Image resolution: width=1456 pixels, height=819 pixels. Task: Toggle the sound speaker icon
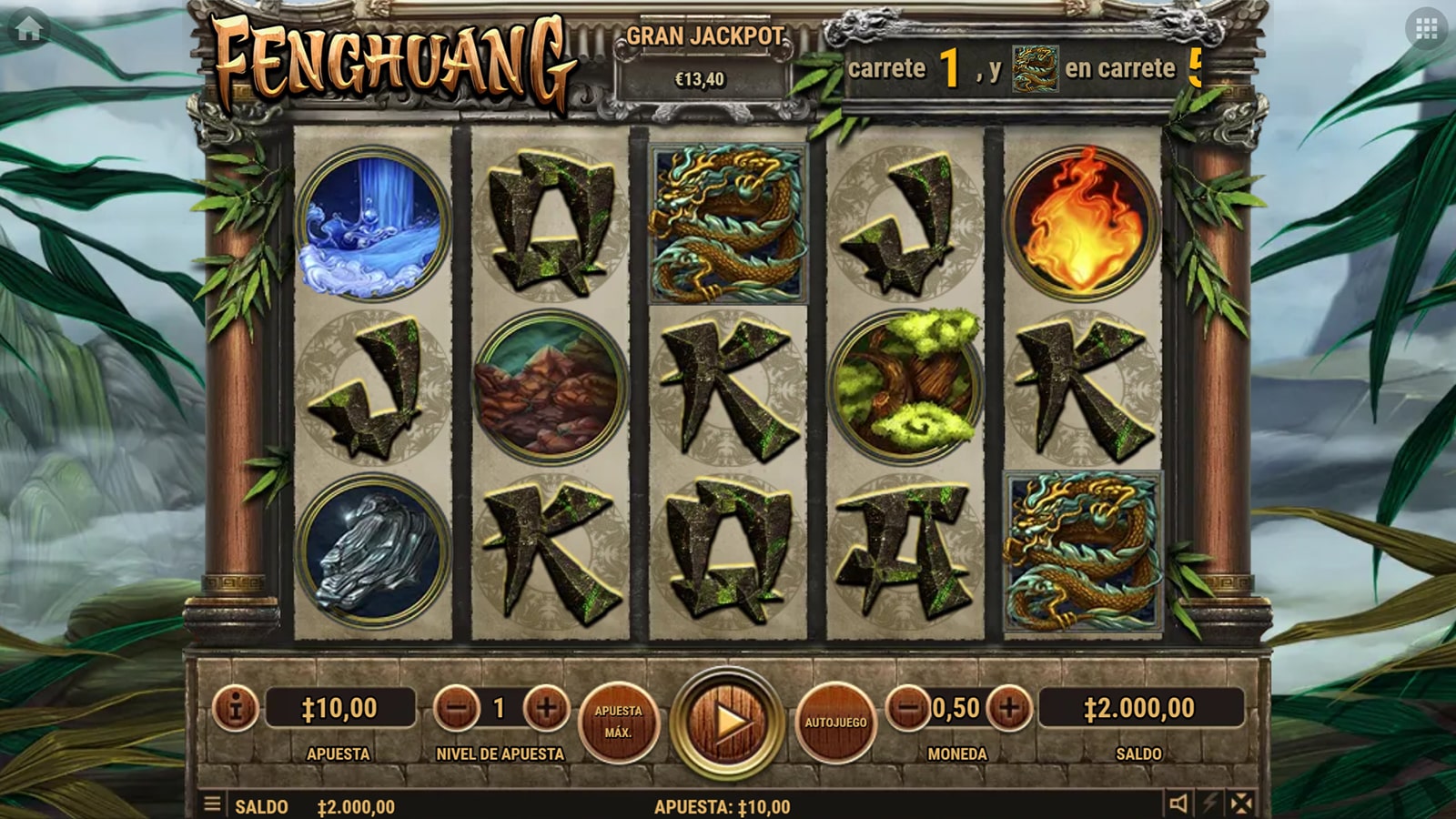pos(1178,803)
